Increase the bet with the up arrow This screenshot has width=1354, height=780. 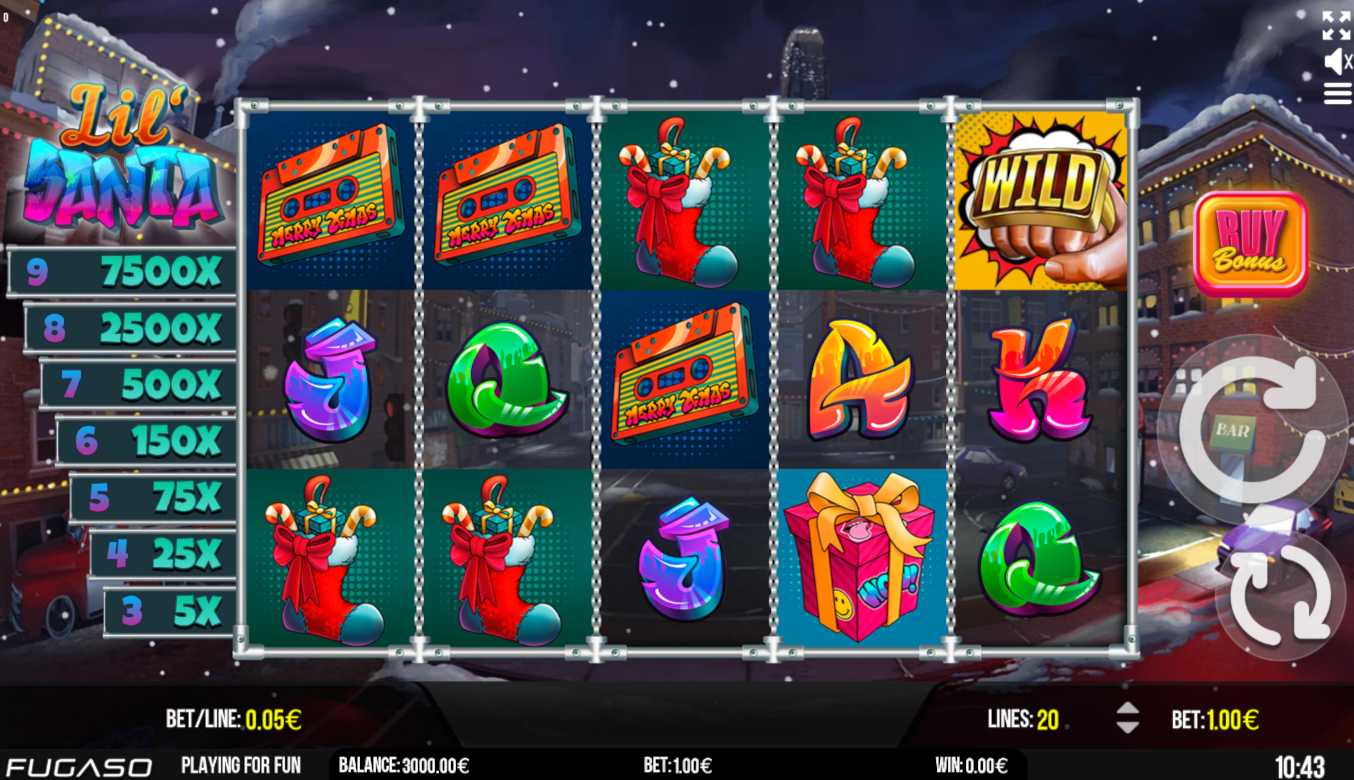coord(1127,708)
